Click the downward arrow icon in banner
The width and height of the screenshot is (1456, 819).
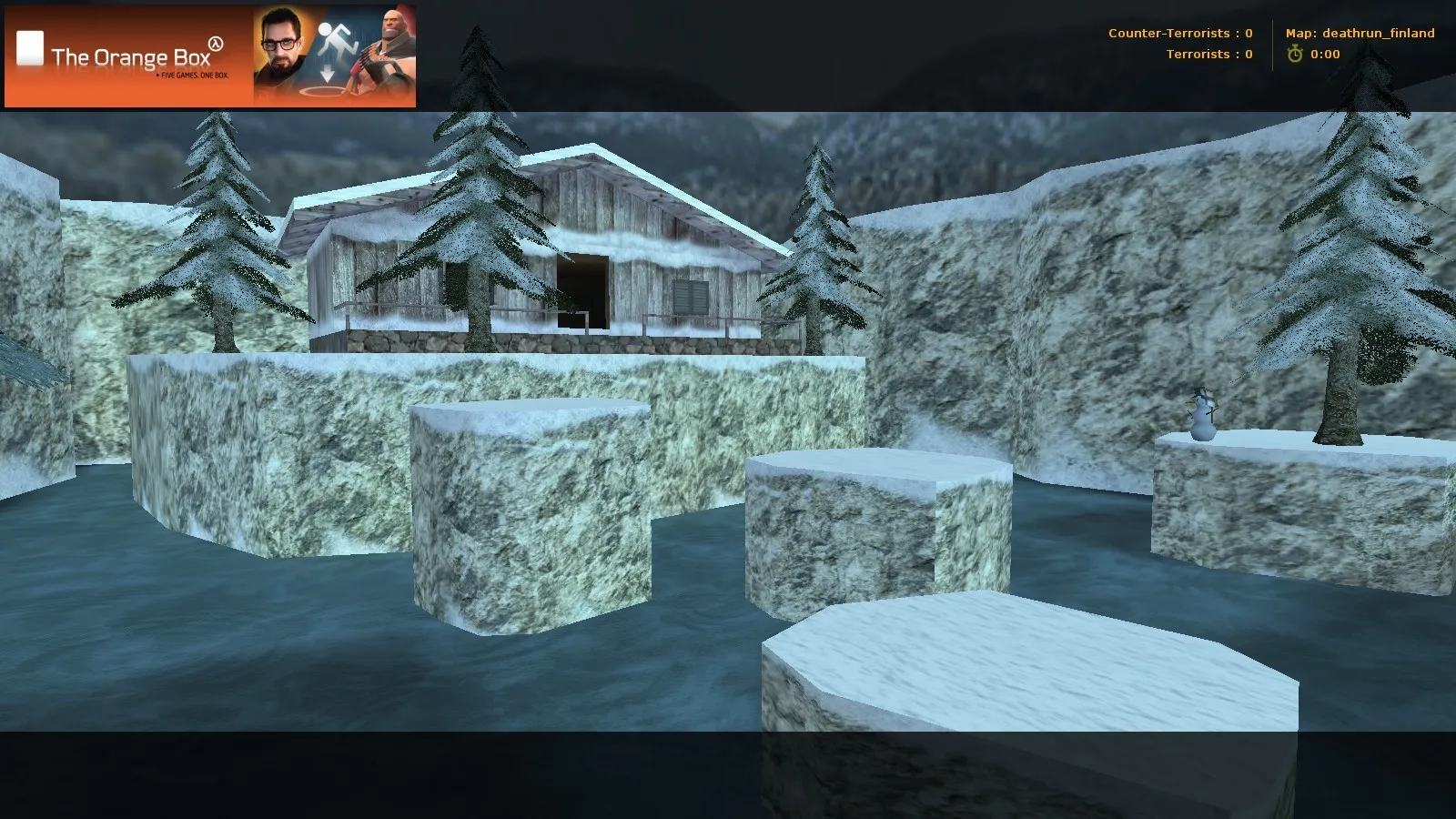click(328, 72)
